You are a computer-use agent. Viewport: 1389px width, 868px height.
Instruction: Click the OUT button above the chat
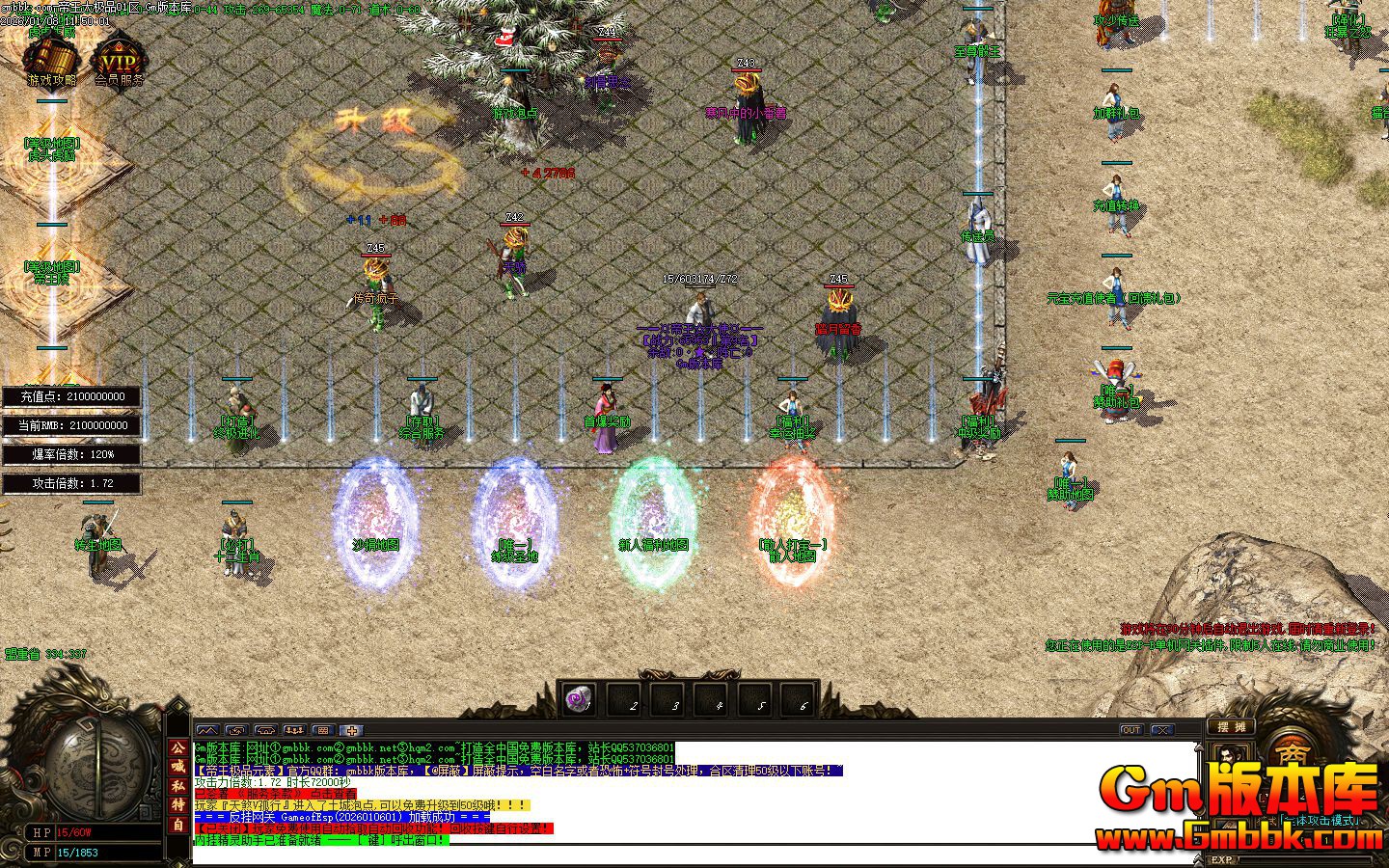pos(1131,730)
